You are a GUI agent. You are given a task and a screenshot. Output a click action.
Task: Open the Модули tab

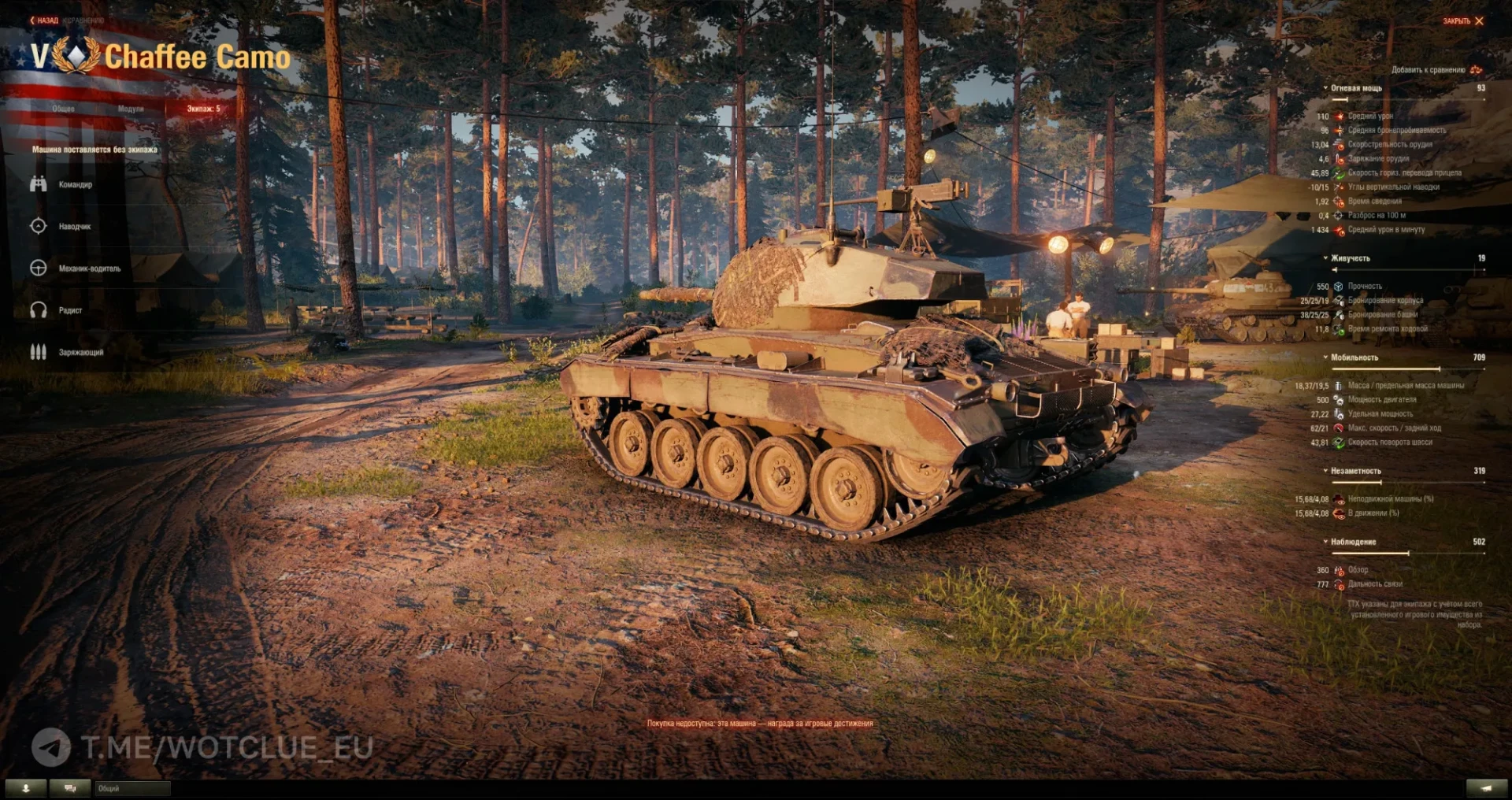click(x=131, y=109)
